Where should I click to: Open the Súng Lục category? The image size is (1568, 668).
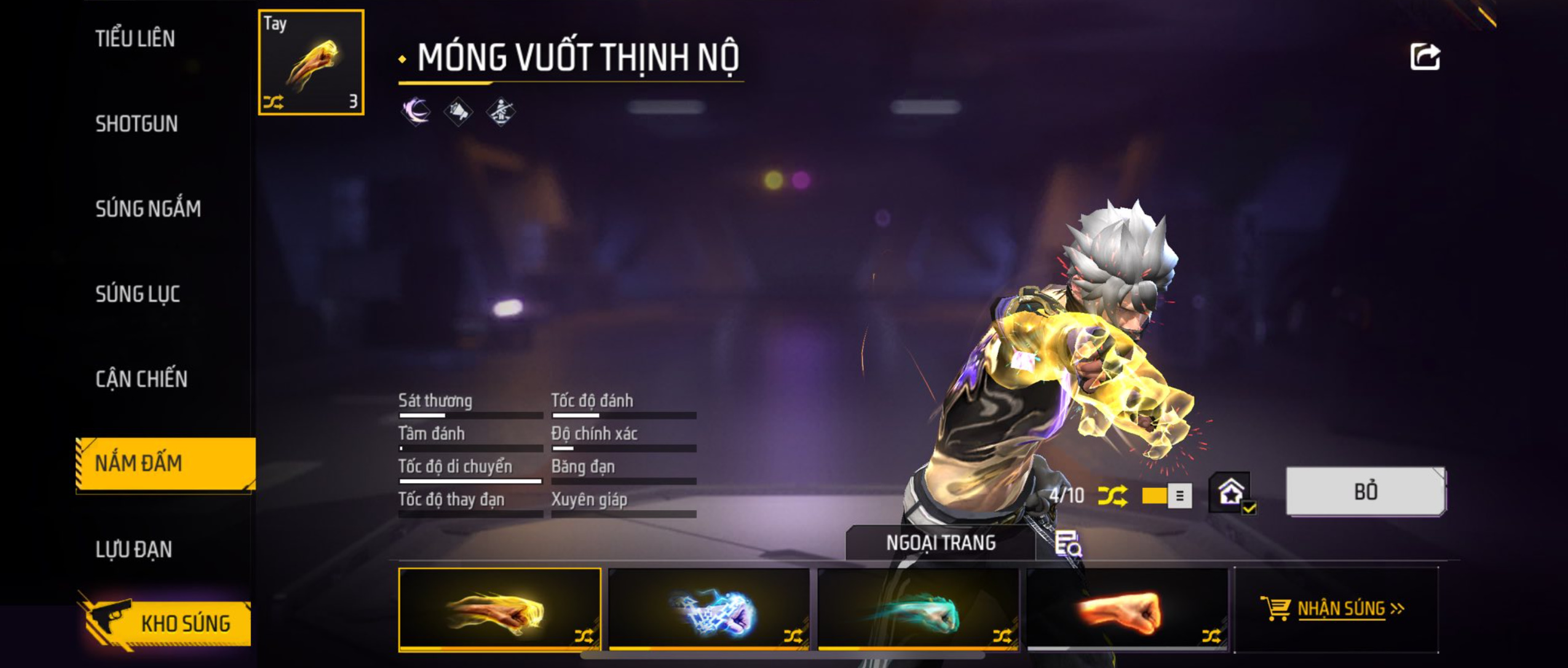coord(138,294)
